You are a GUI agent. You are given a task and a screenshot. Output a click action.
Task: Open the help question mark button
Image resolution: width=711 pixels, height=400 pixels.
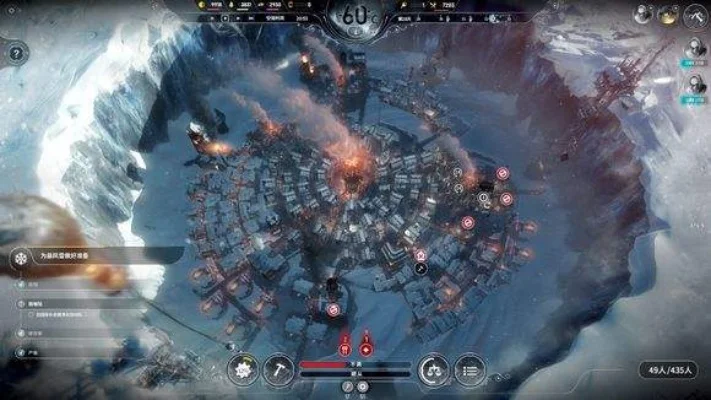15,53
